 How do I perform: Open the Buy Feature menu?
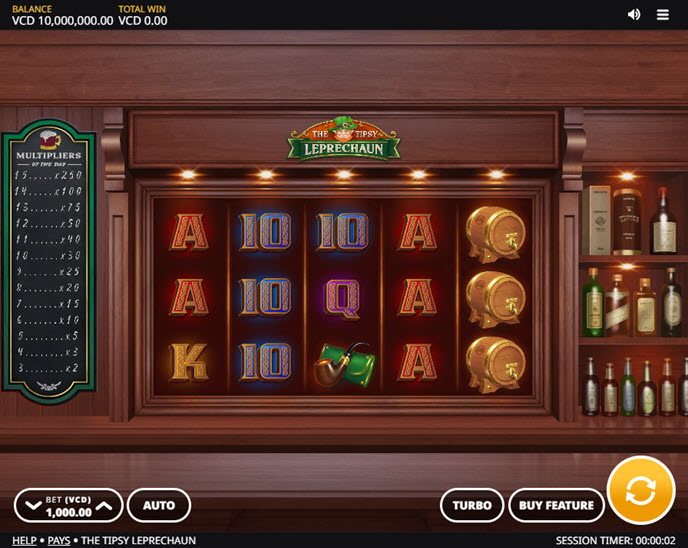point(556,505)
